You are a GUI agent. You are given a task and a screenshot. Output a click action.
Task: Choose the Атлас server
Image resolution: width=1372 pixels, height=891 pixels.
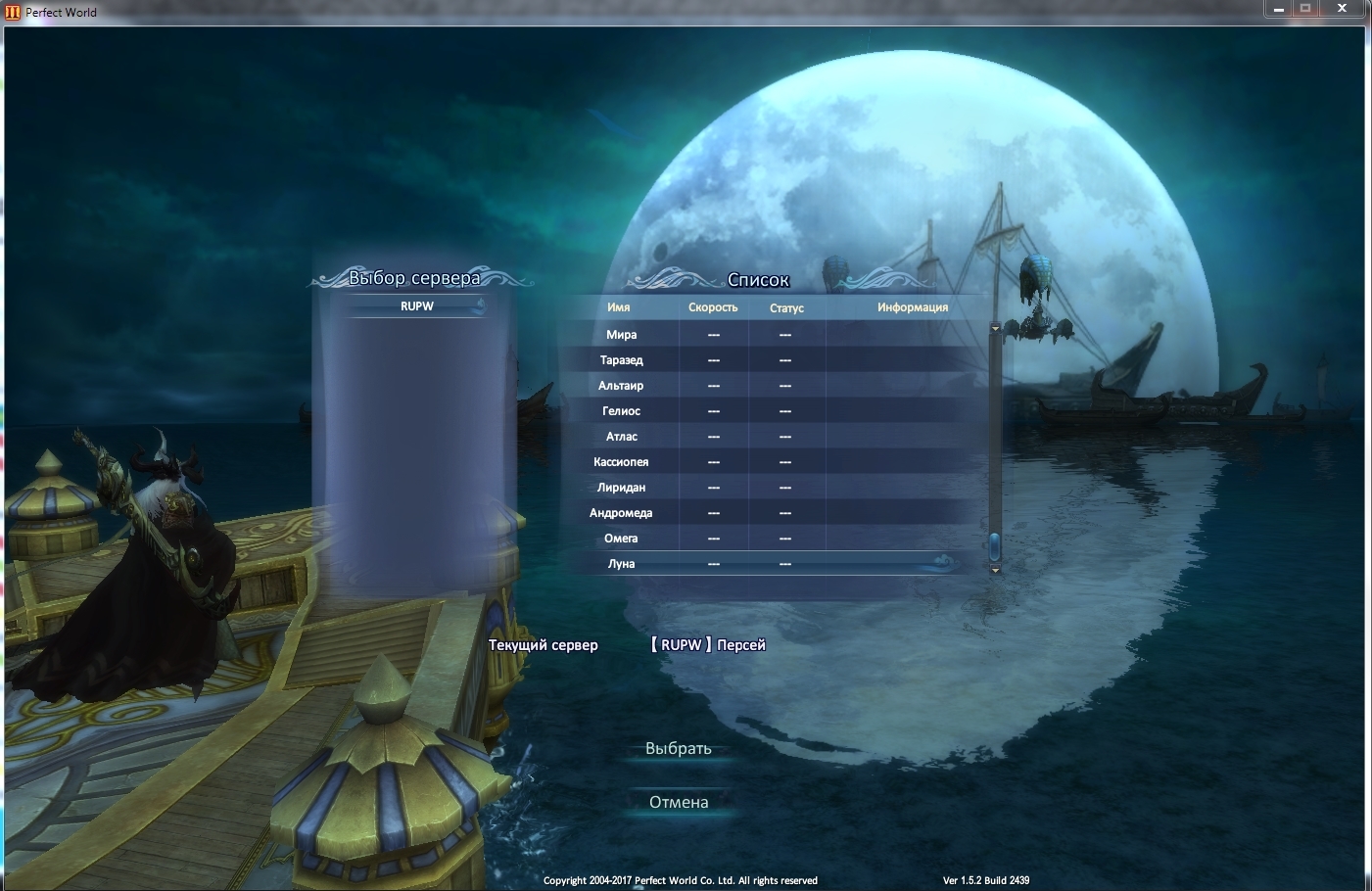[621, 437]
